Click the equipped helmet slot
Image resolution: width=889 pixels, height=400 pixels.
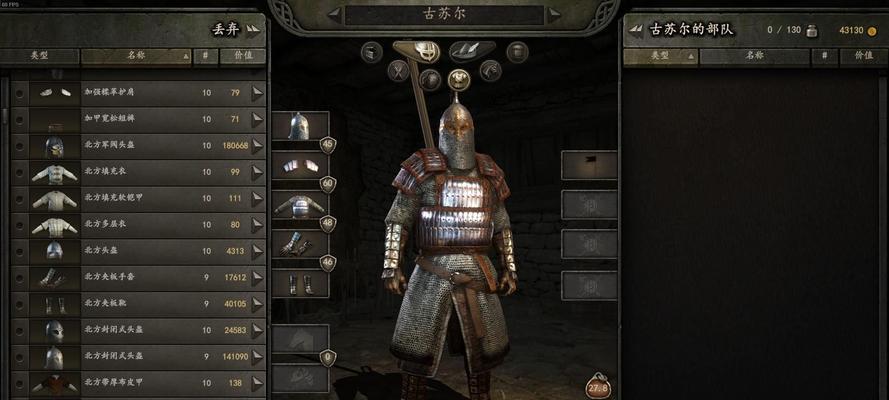(299, 126)
